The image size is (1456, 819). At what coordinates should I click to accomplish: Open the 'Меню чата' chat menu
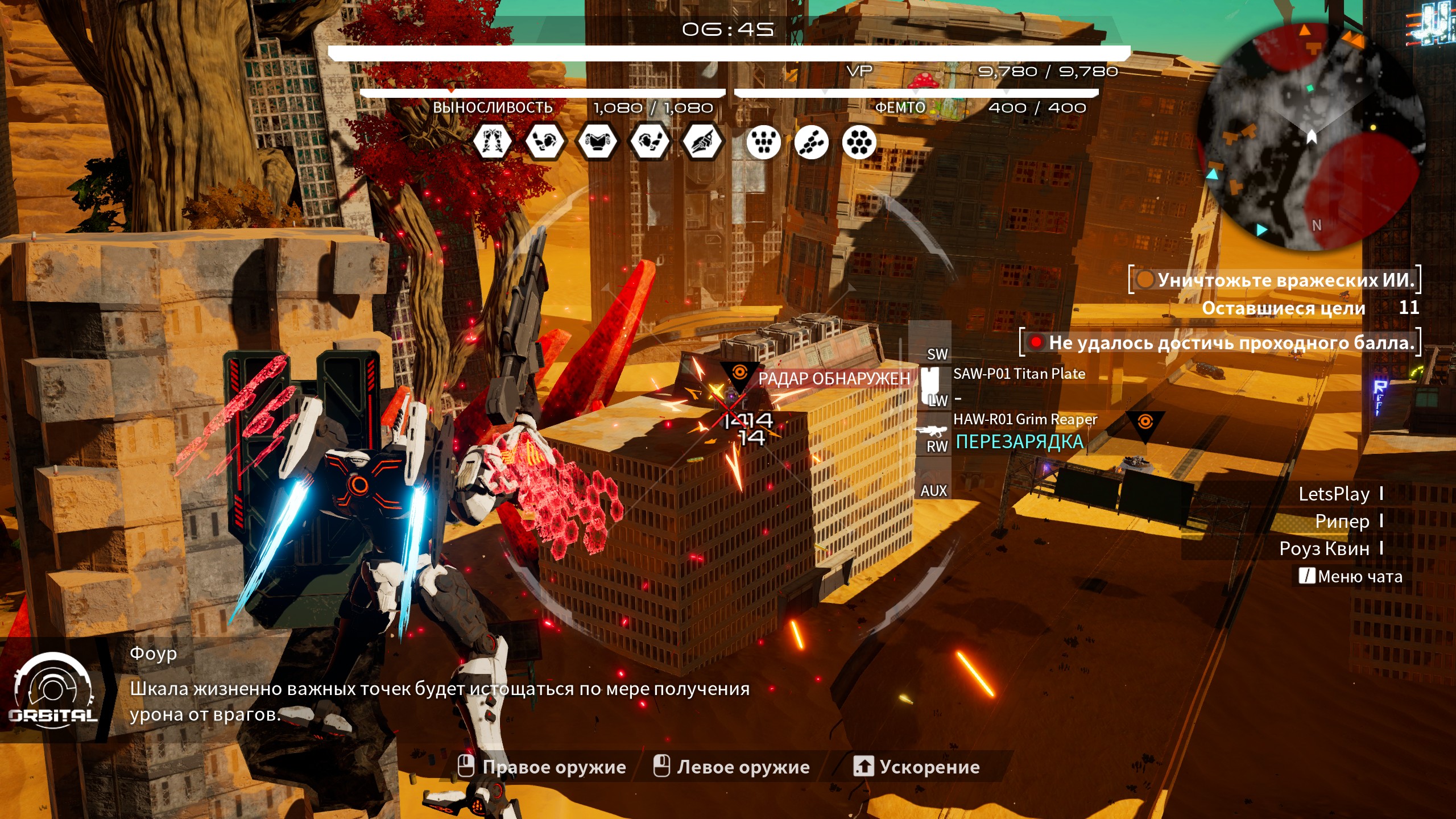click(x=1351, y=577)
